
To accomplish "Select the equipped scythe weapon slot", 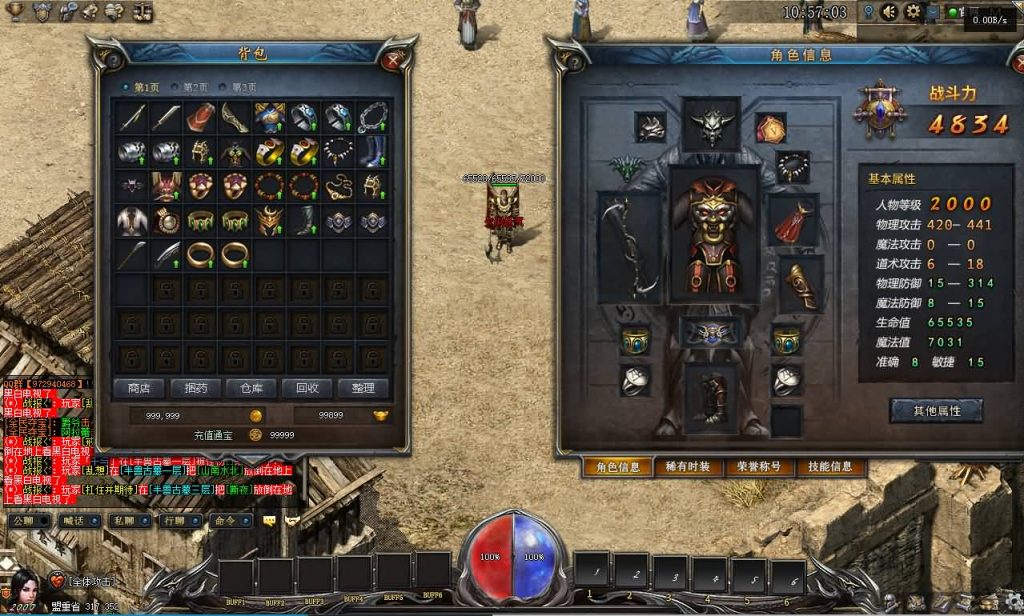I will (629, 243).
